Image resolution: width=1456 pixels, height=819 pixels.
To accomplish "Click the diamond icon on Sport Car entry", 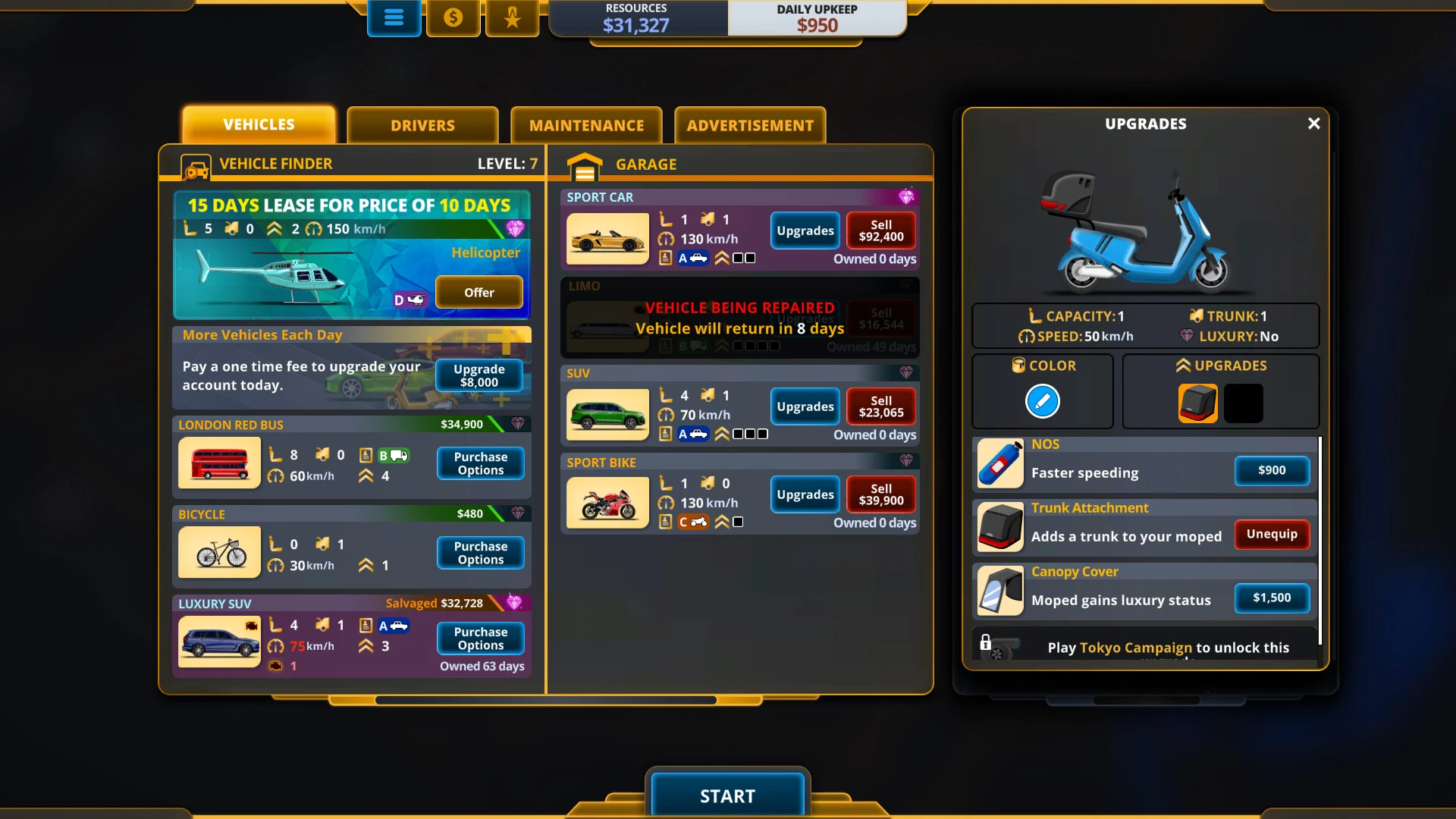I will click(x=907, y=196).
